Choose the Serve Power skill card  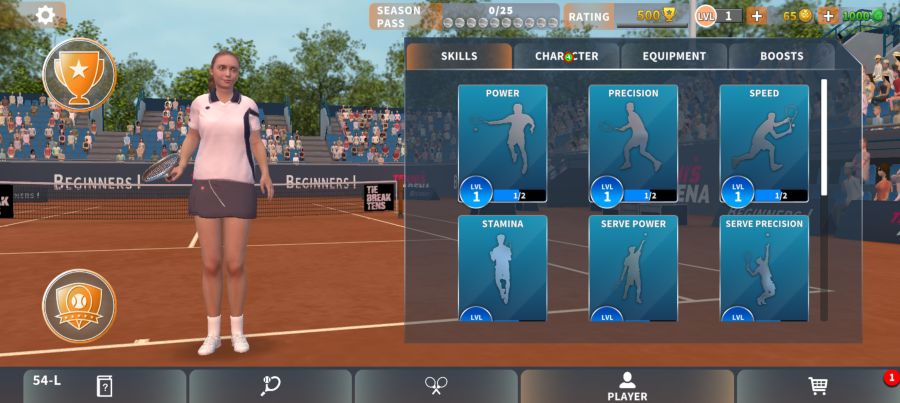pyautogui.click(x=633, y=268)
